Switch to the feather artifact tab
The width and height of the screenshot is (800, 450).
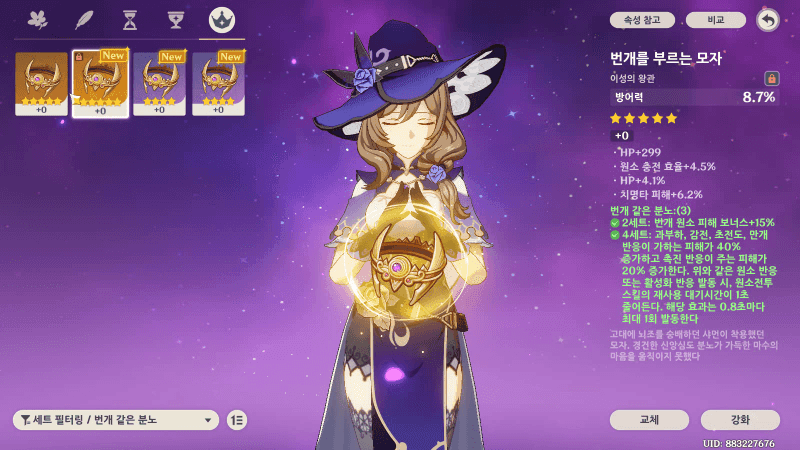(x=84, y=20)
